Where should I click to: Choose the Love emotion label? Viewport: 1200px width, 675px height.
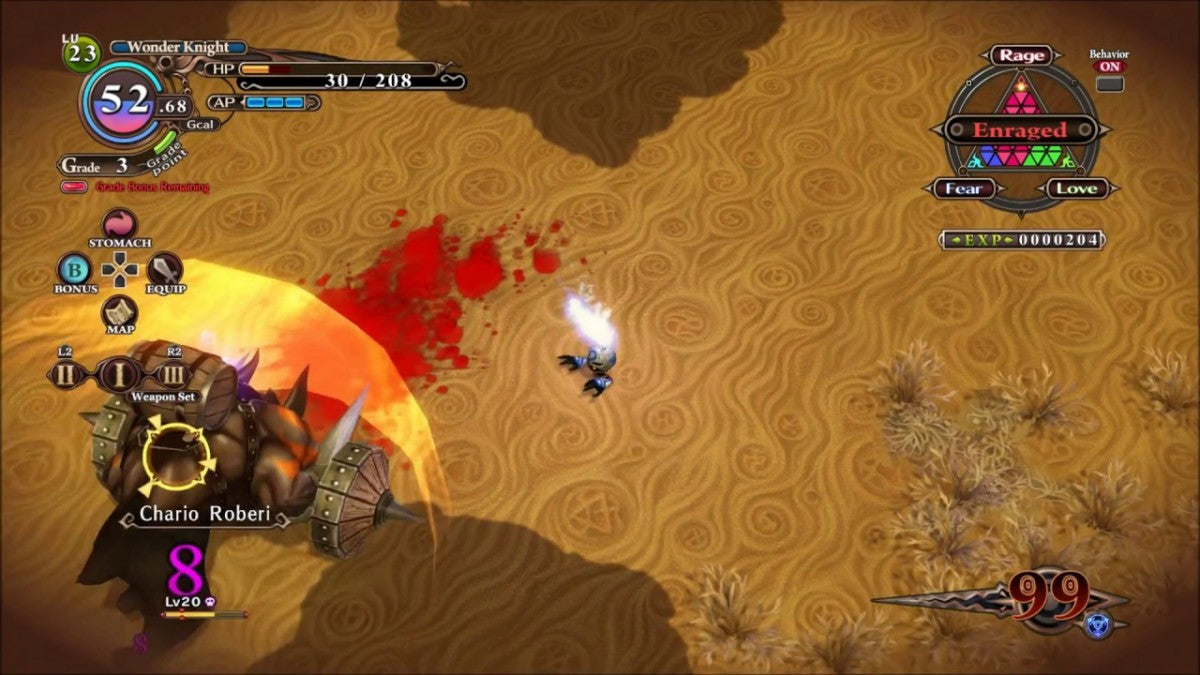pos(1077,188)
